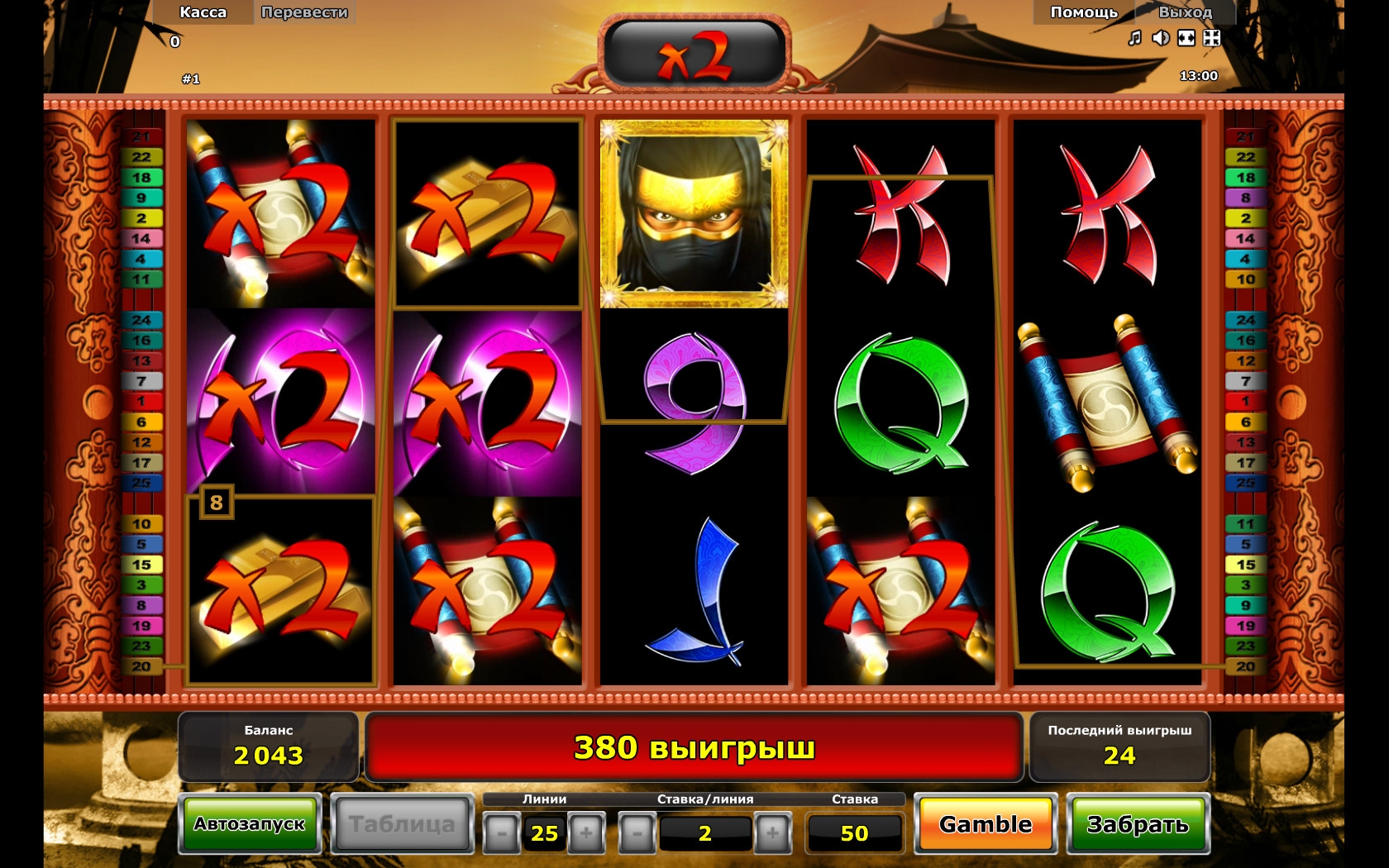This screenshot has height=868, width=1389.
Task: Open the Таблица paytable
Action: pyautogui.click(x=402, y=824)
